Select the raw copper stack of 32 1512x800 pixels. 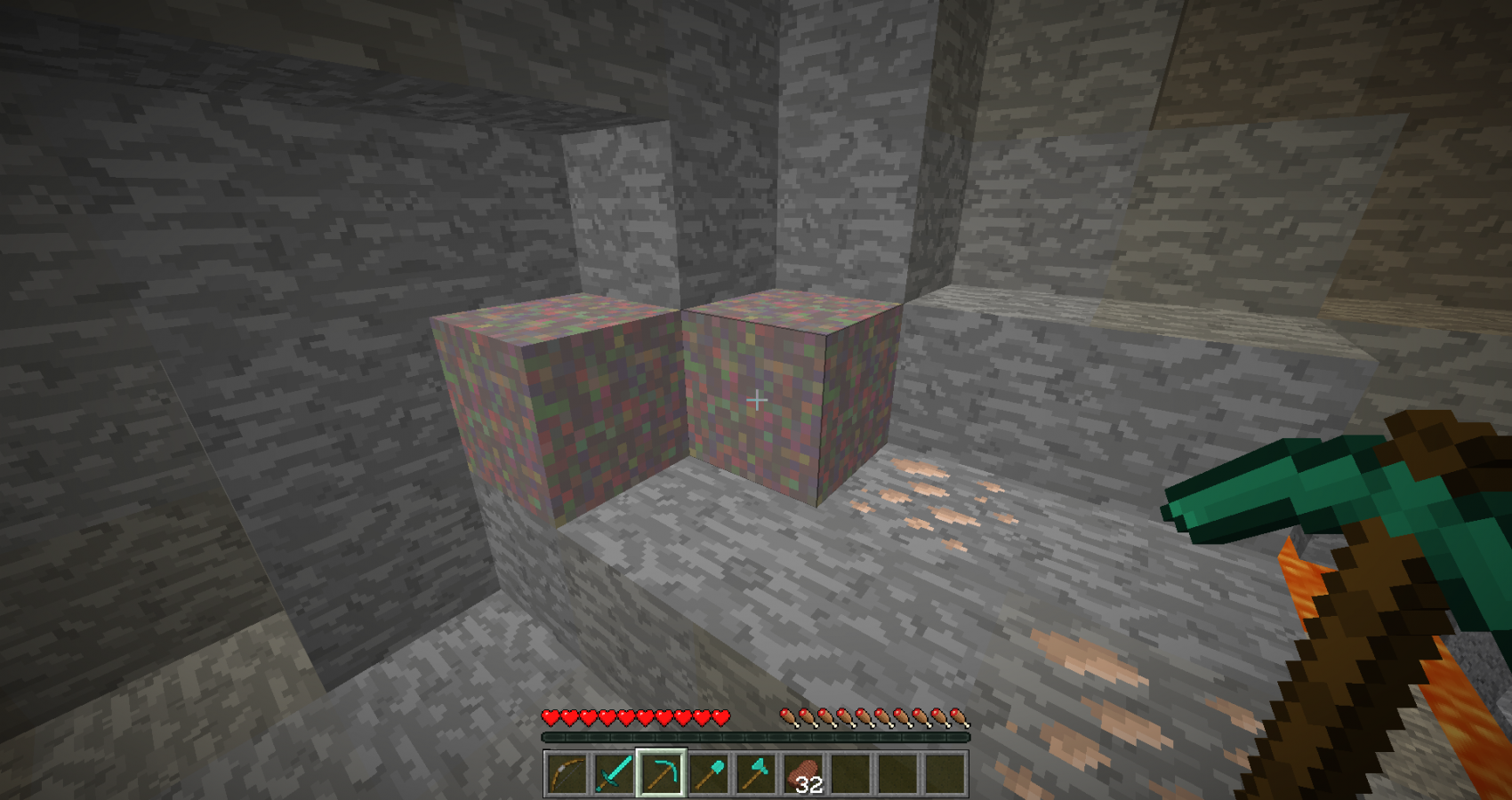click(803, 775)
